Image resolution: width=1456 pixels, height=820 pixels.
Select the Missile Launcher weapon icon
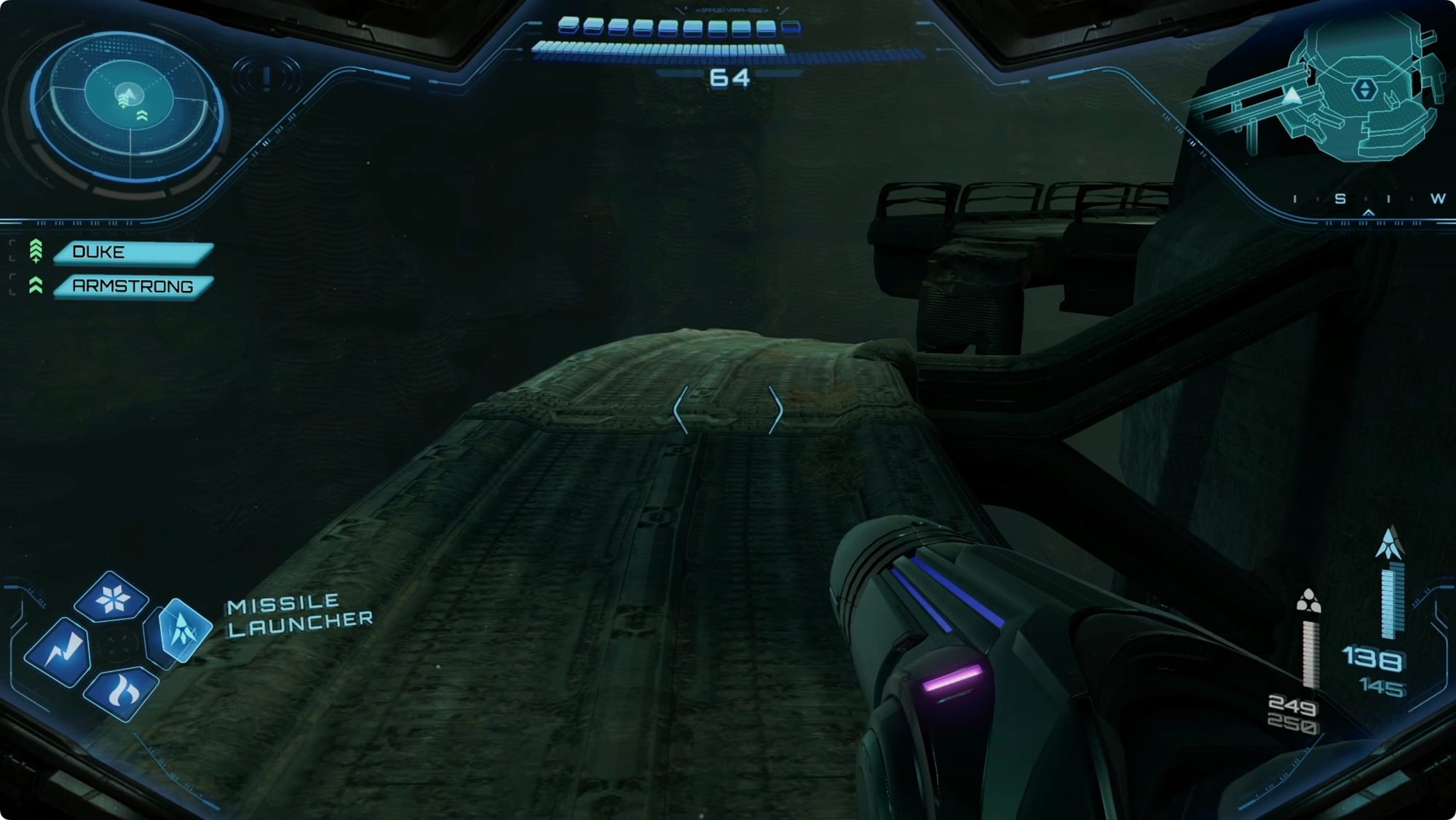[x=180, y=630]
